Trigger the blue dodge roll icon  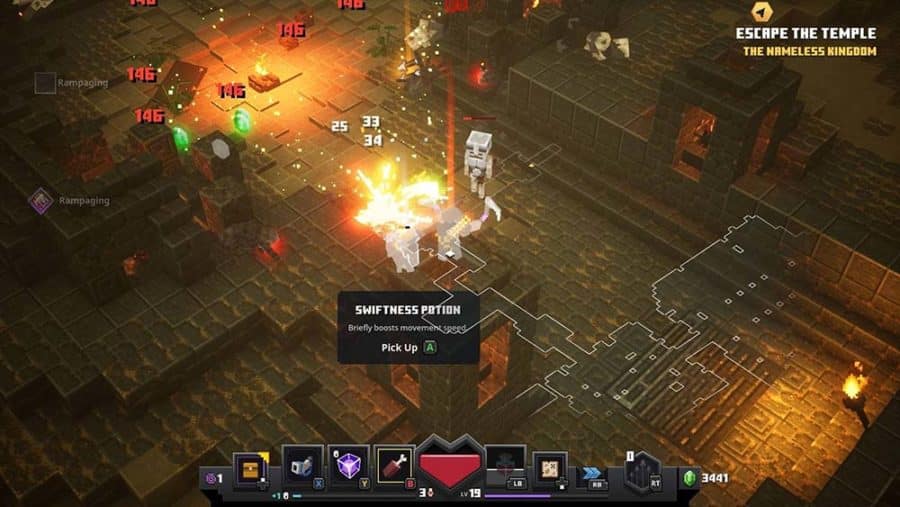(x=593, y=468)
